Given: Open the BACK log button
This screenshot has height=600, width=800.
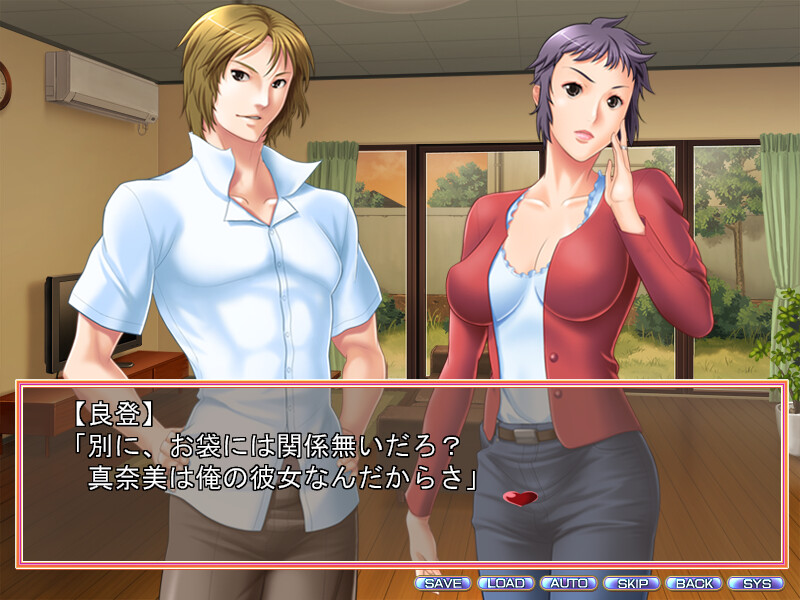Looking at the screenshot, I should click(693, 583).
